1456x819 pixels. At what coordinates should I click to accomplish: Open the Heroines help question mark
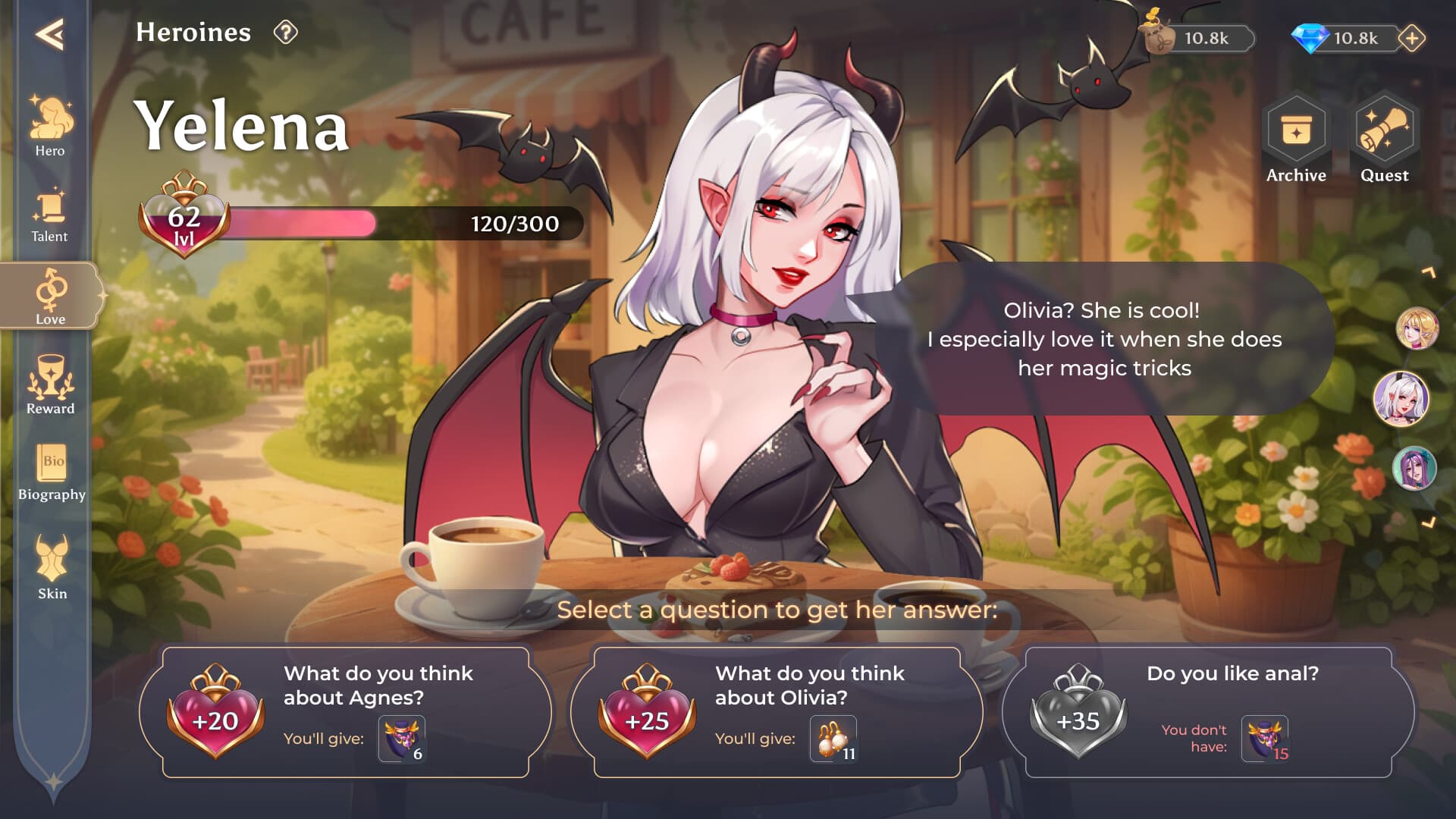click(285, 33)
